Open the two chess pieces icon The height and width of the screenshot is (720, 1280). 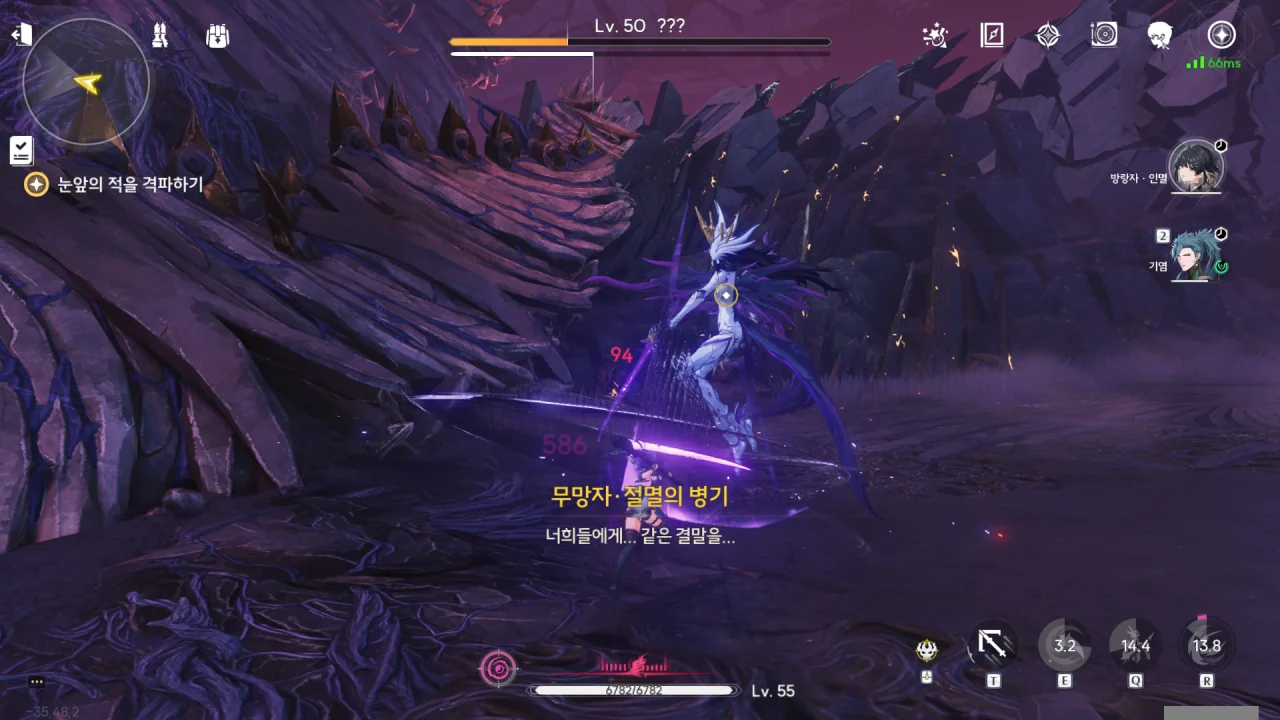click(x=159, y=36)
